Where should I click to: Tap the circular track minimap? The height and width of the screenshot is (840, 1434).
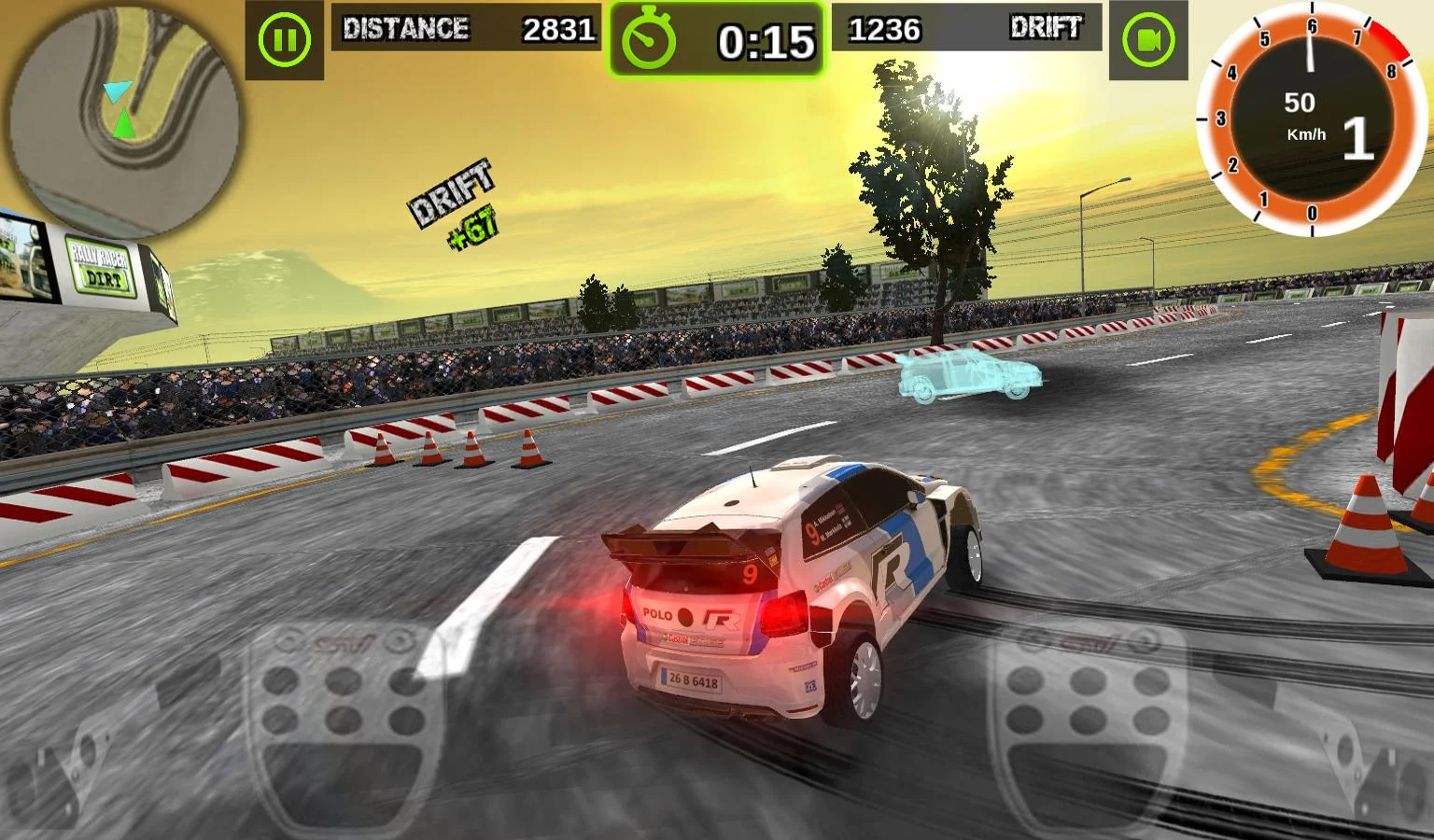point(125,119)
